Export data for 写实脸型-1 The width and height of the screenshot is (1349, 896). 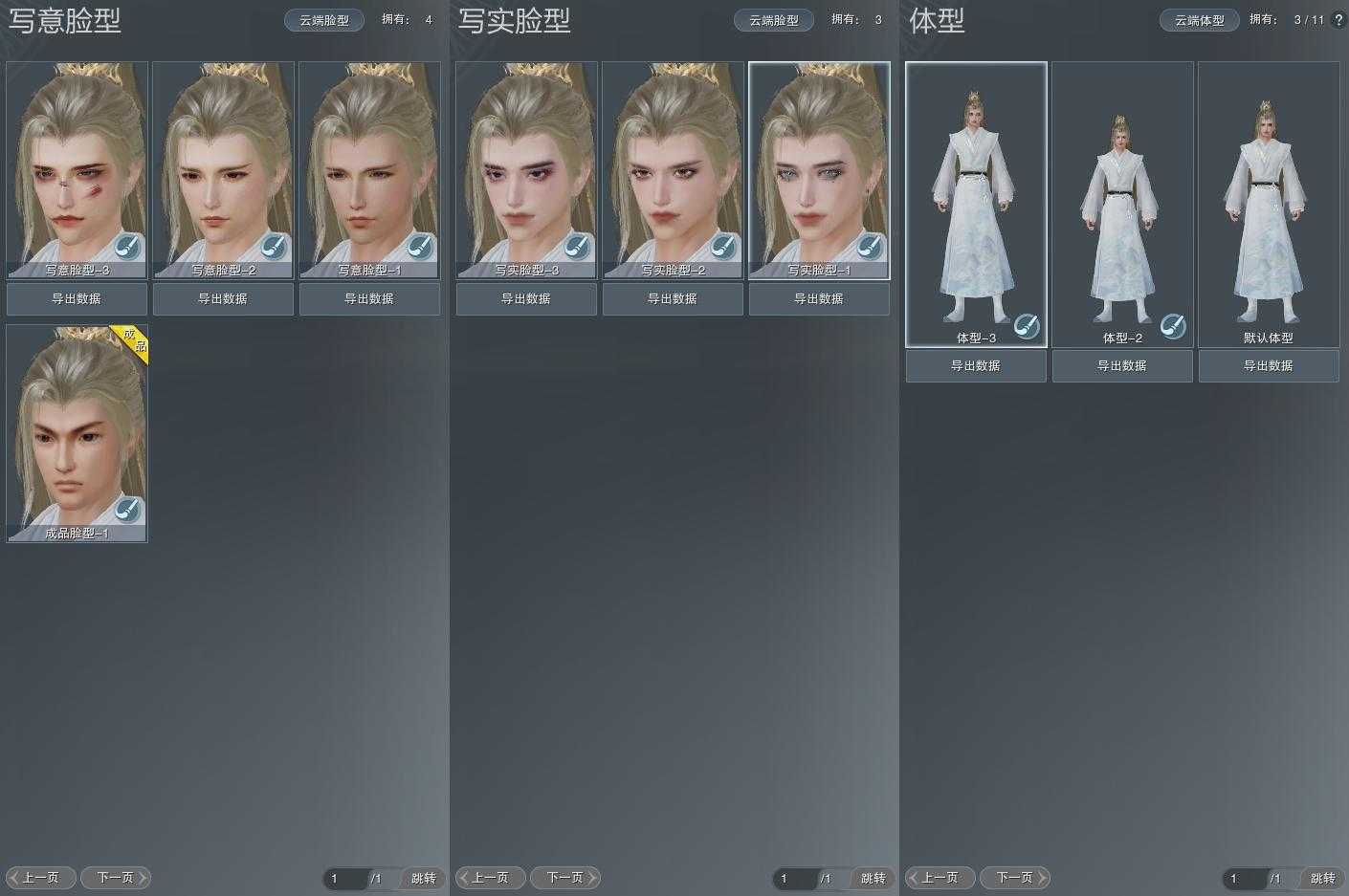click(x=819, y=298)
